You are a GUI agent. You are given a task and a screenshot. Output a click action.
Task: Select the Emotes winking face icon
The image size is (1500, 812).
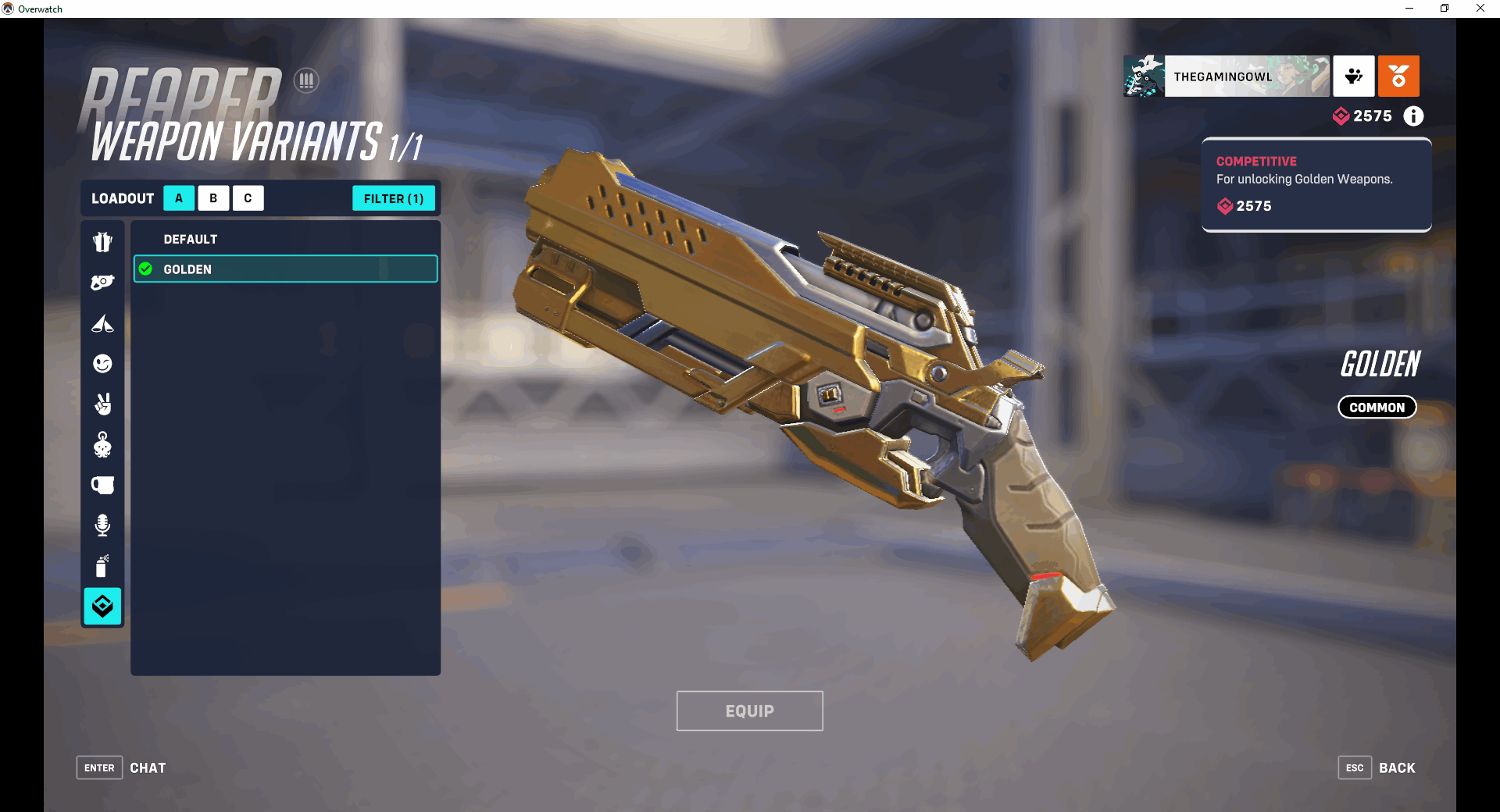coord(102,363)
